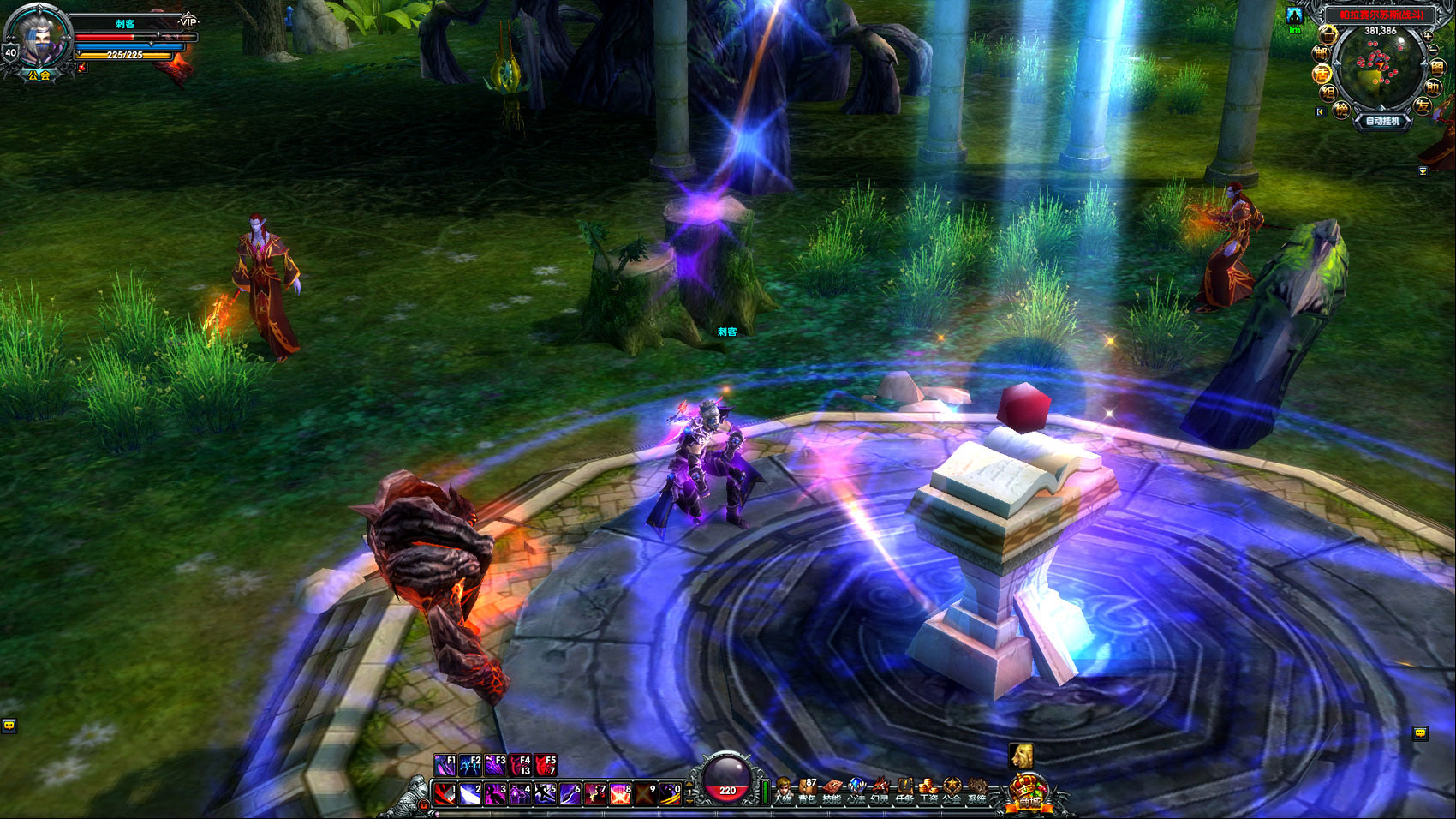Viewport: 1456px width, 819px height.
Task: Open the 商城 crown shop button
Action: click(x=1028, y=792)
